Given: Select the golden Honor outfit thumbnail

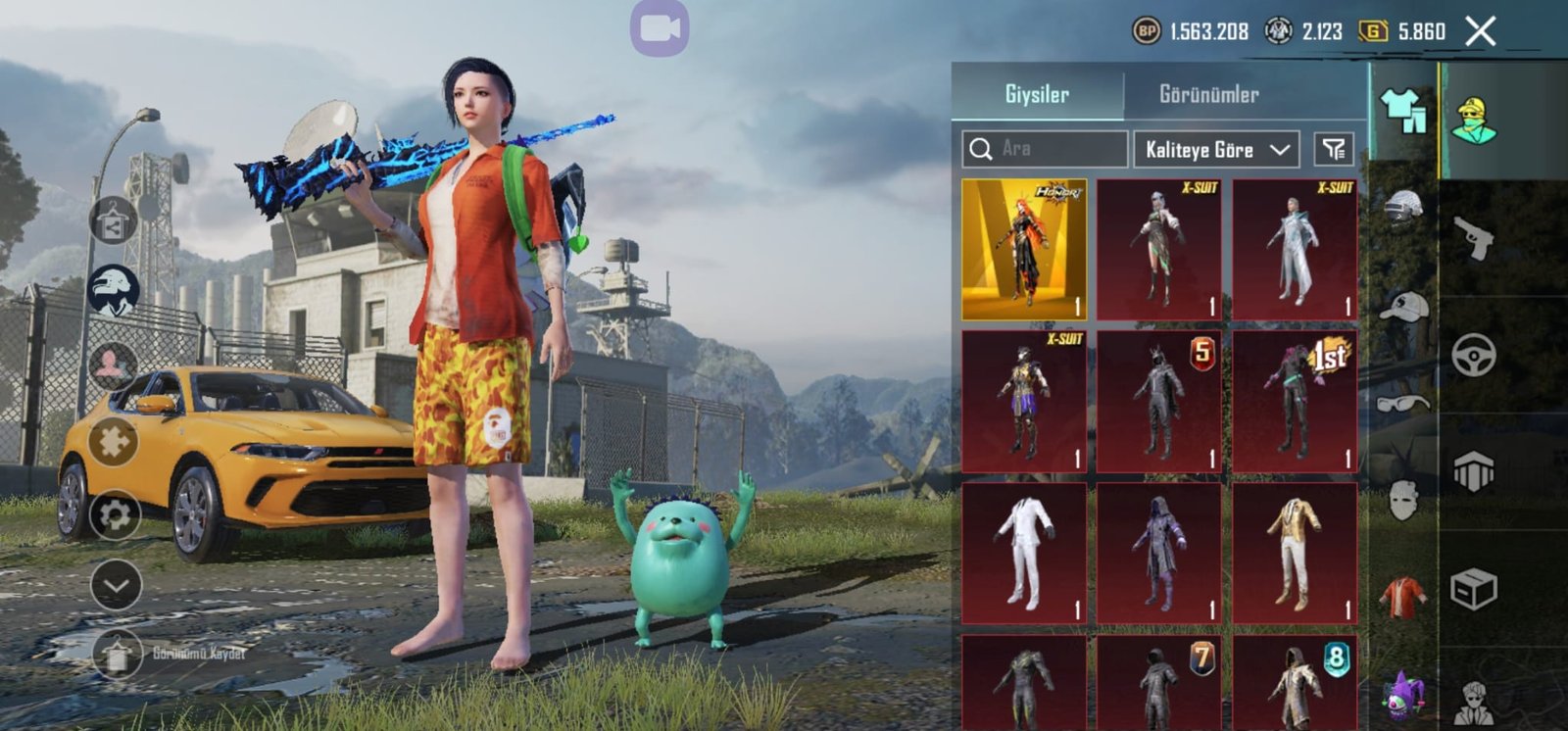Looking at the screenshot, I should [1024, 249].
